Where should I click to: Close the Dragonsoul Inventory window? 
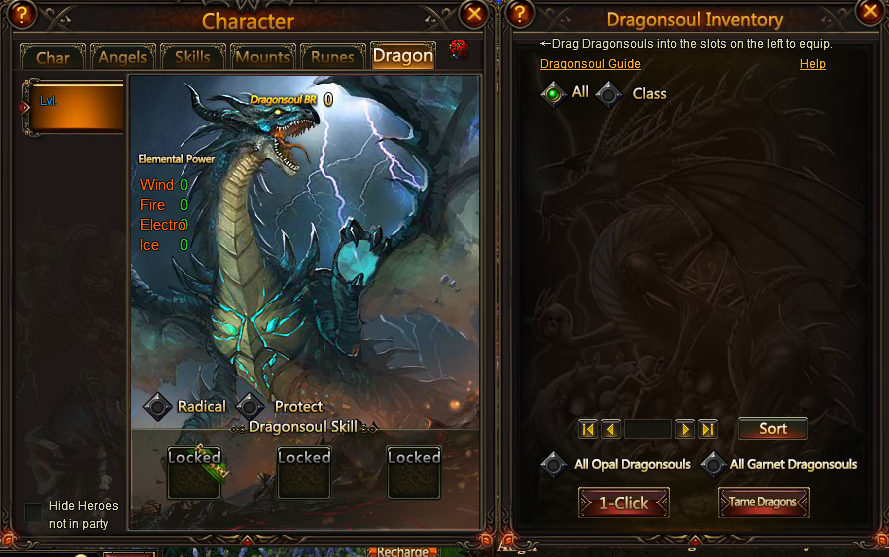coord(869,13)
